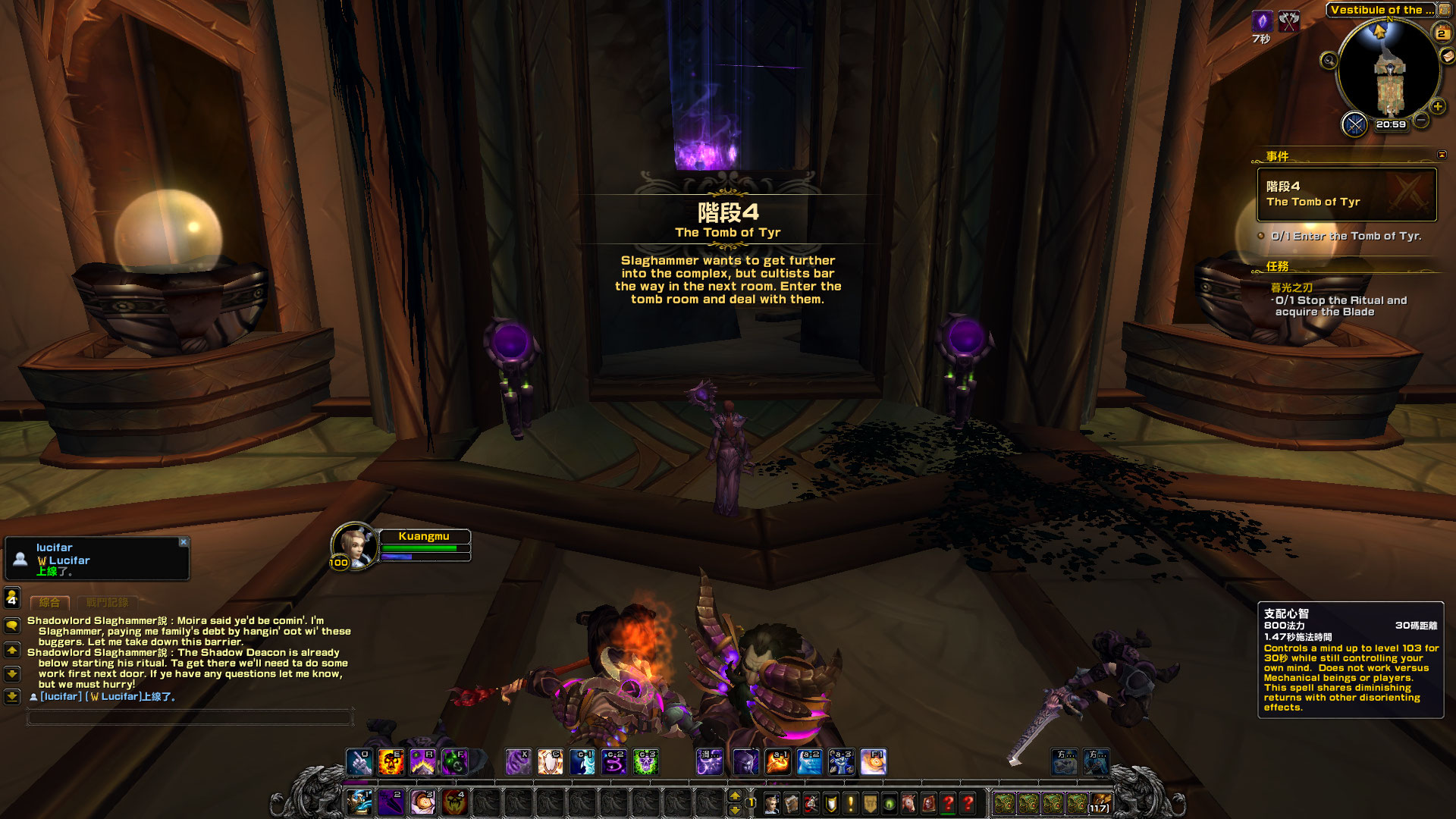The width and height of the screenshot is (1456, 819).
Task: Select the 階段4 The Tomb of Tyr scenario block
Action: pos(1346,194)
